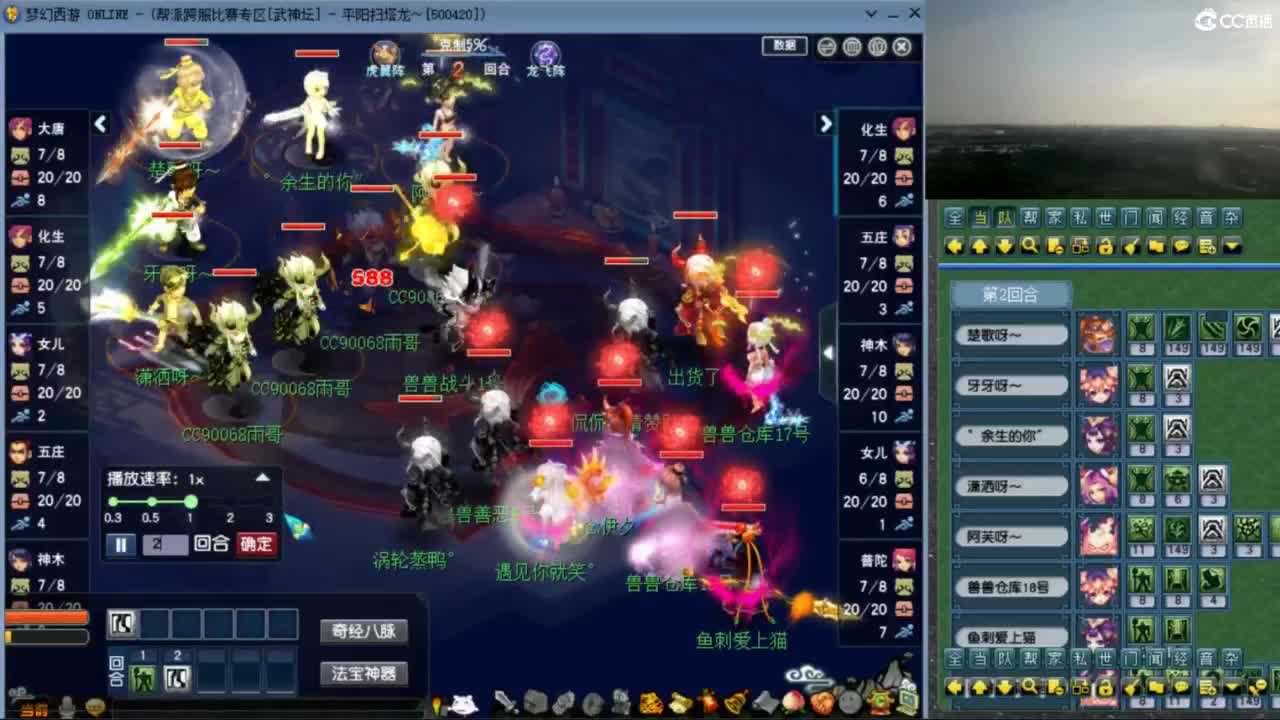The width and height of the screenshot is (1280, 720).
Task: Click the search magnifier icon in chat toolbar
Action: click(x=1031, y=245)
